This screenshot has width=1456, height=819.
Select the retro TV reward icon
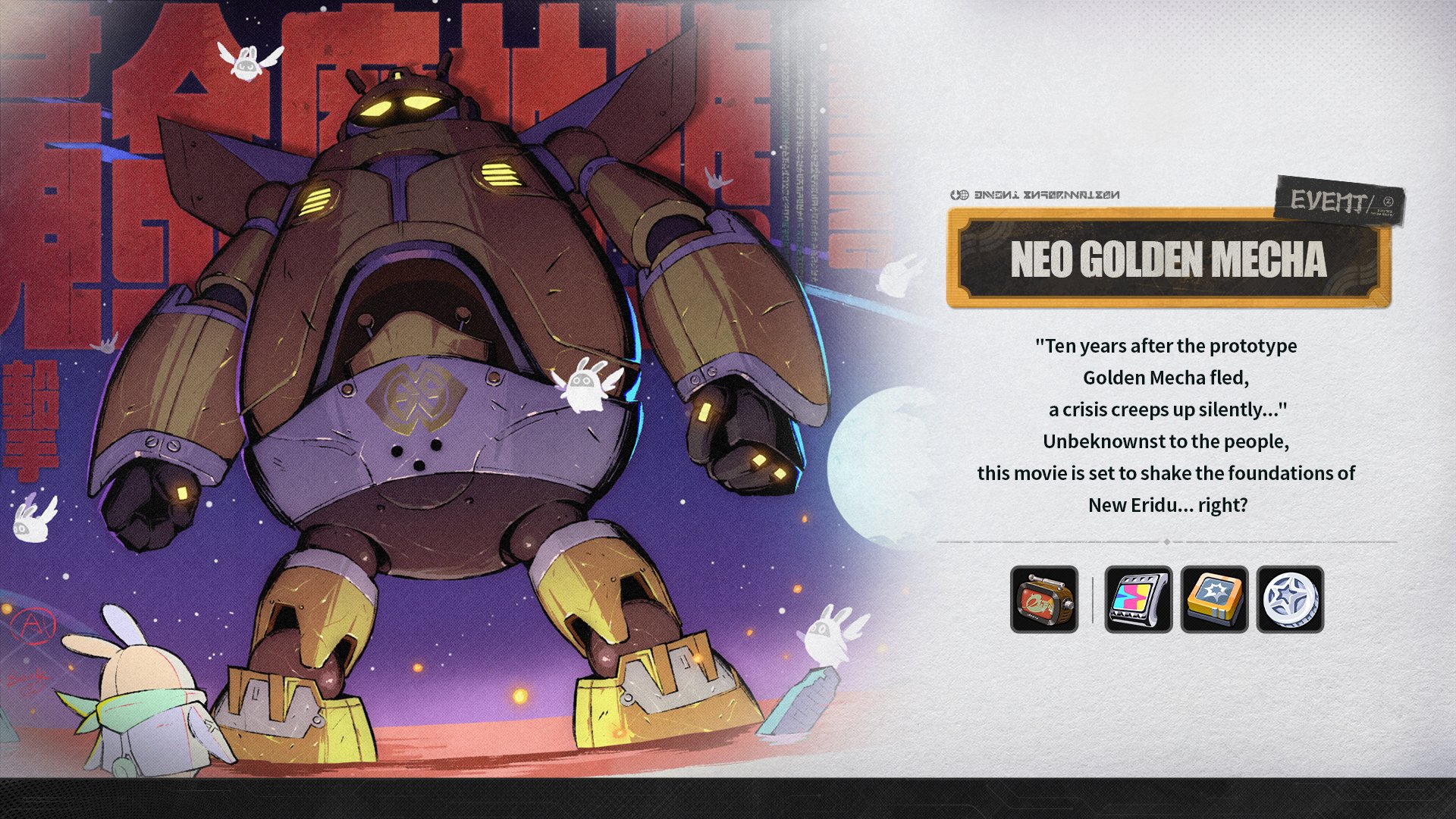coord(1043,599)
